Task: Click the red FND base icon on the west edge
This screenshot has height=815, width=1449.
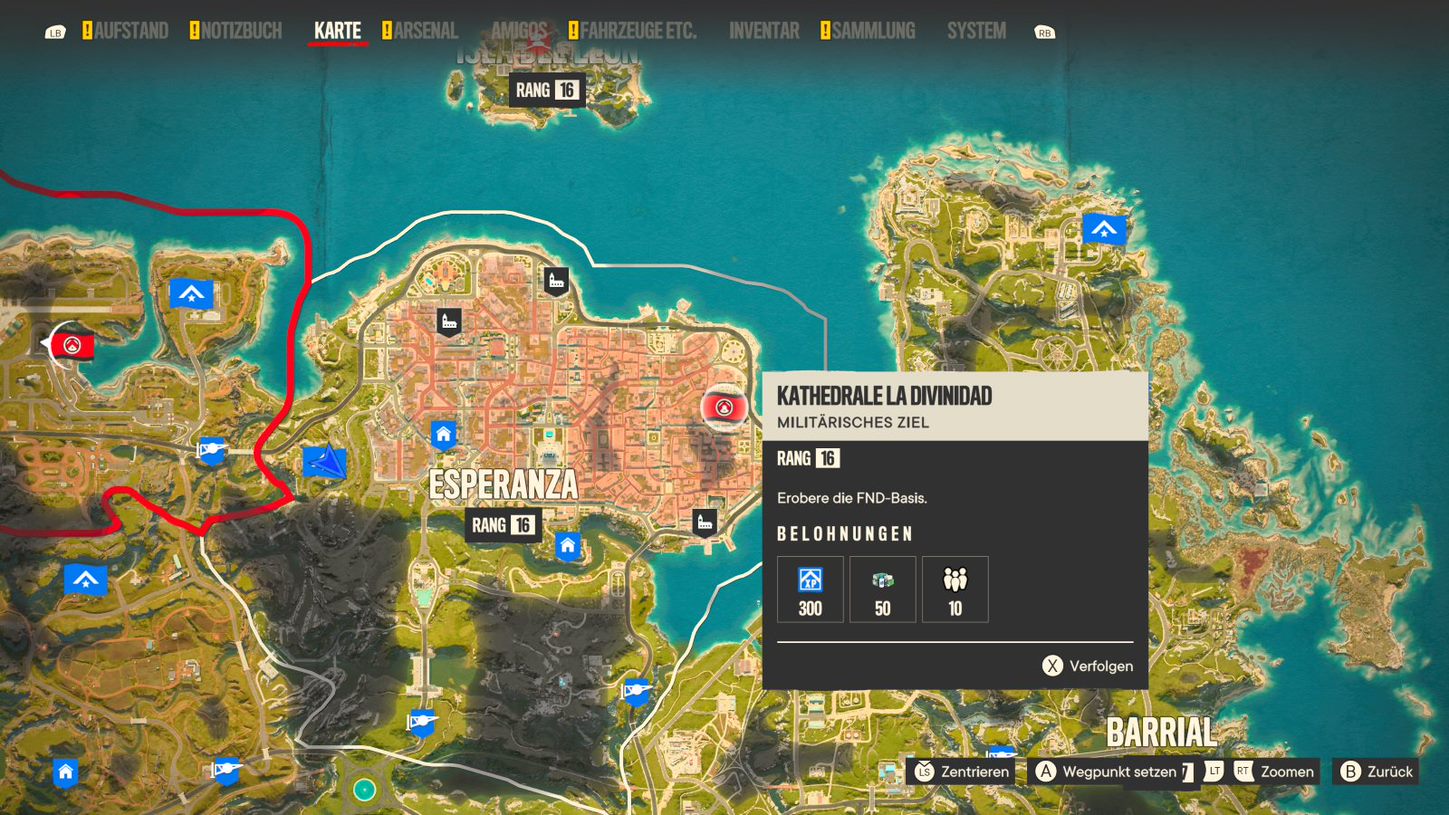Action: [70, 346]
